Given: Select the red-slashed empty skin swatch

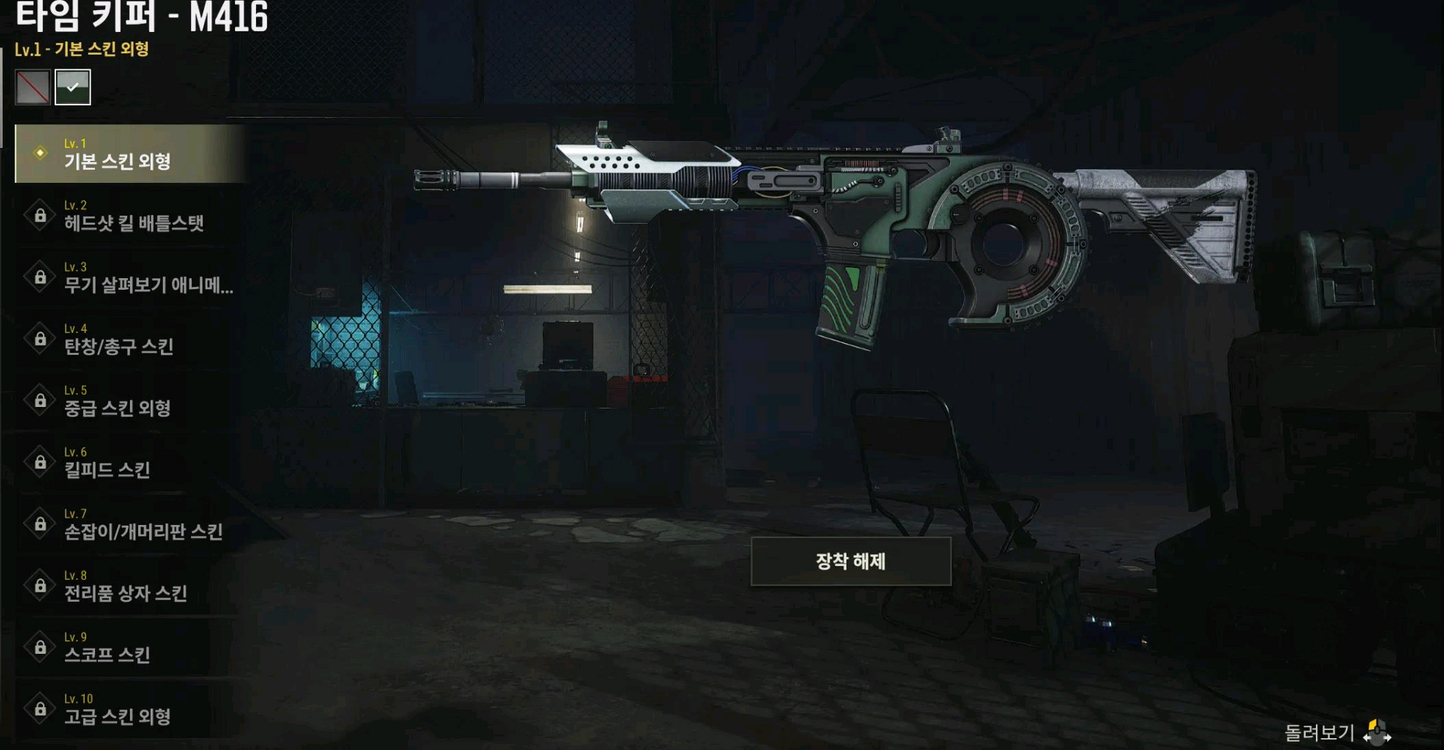Looking at the screenshot, I should (x=33, y=88).
